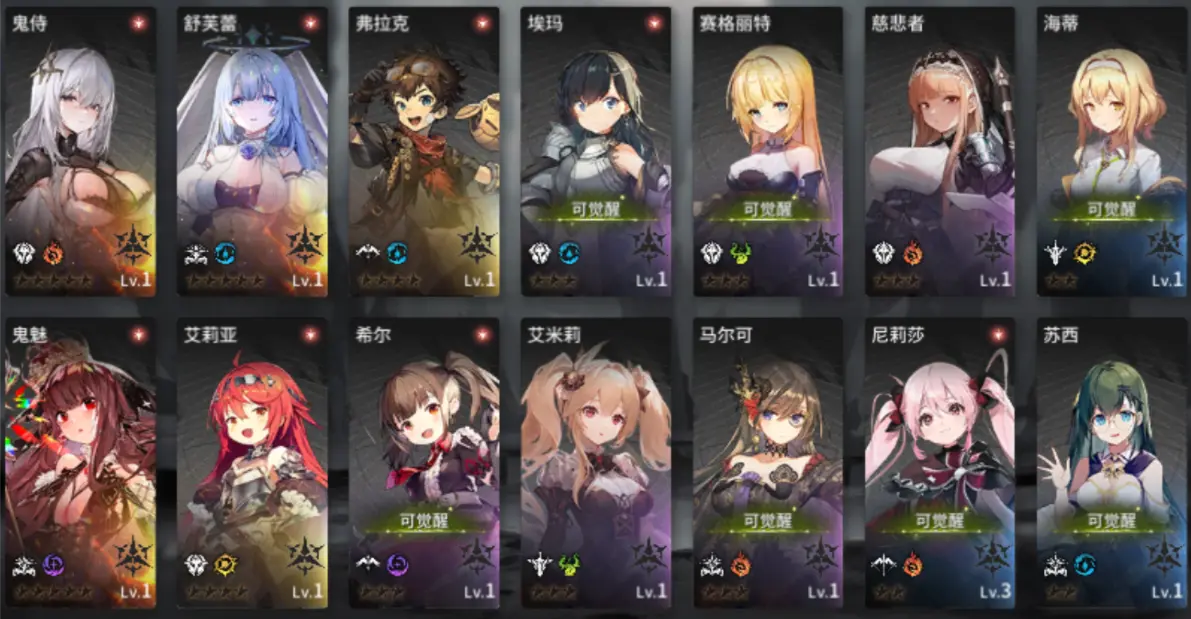Viewport: 1191px width, 619px height.
Task: Pick the 赛格丽特 character card
Action: pos(768,152)
